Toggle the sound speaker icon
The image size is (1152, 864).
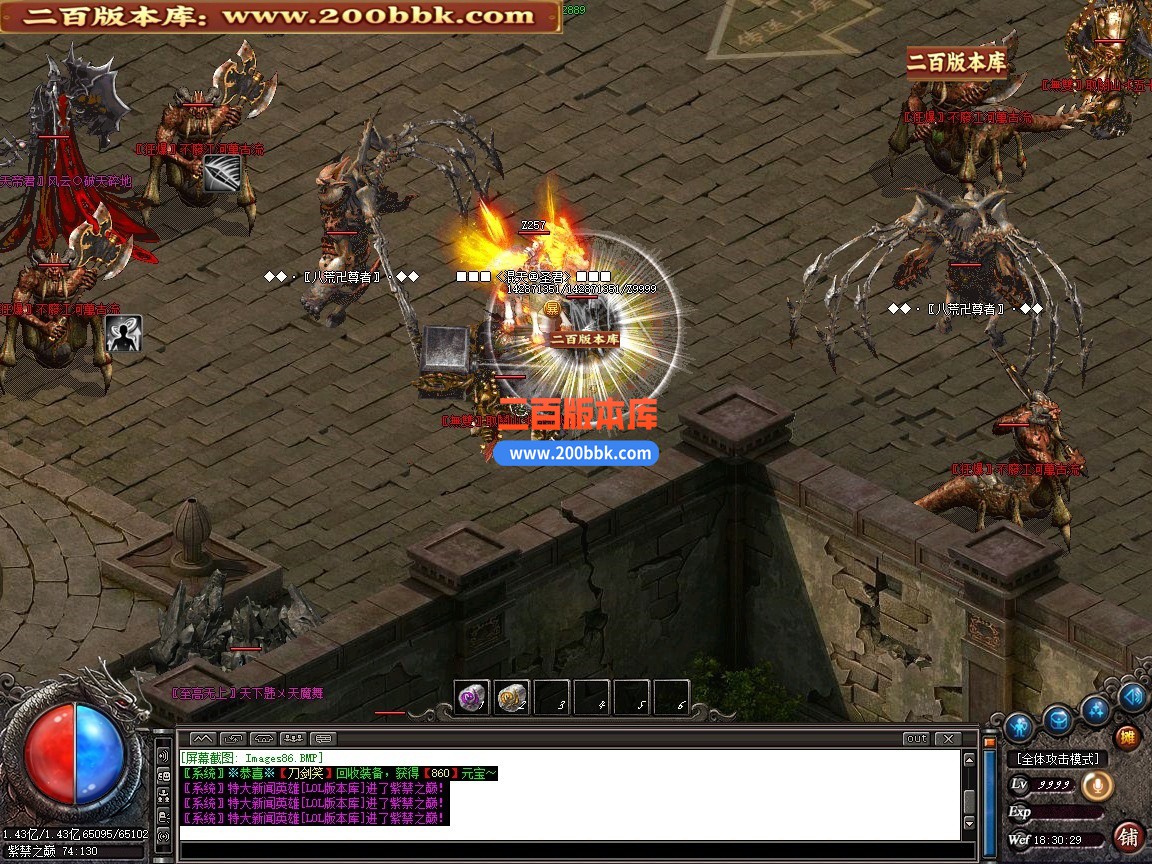(1132, 697)
